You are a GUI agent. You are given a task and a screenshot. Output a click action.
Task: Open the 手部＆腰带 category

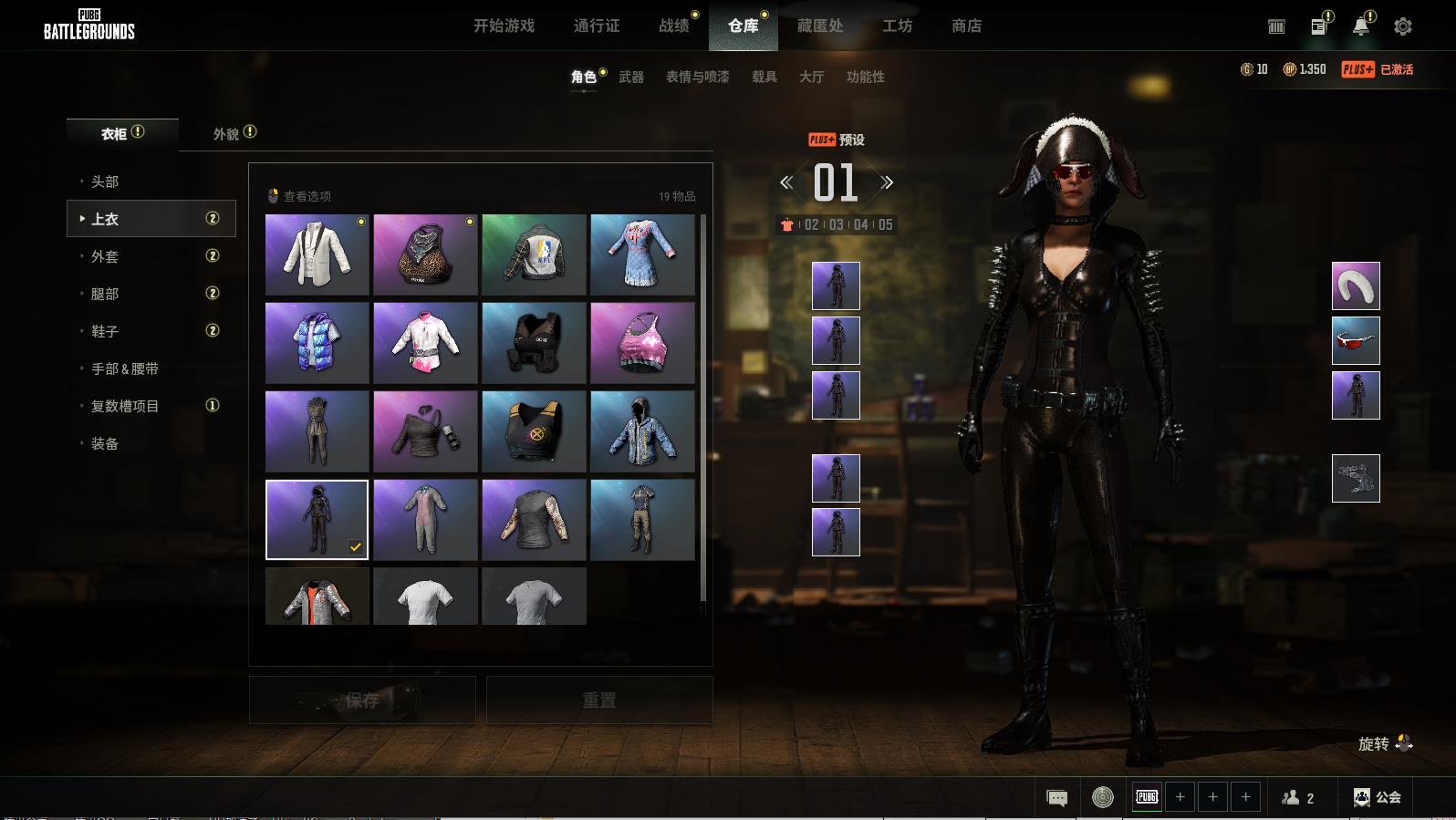tap(125, 369)
